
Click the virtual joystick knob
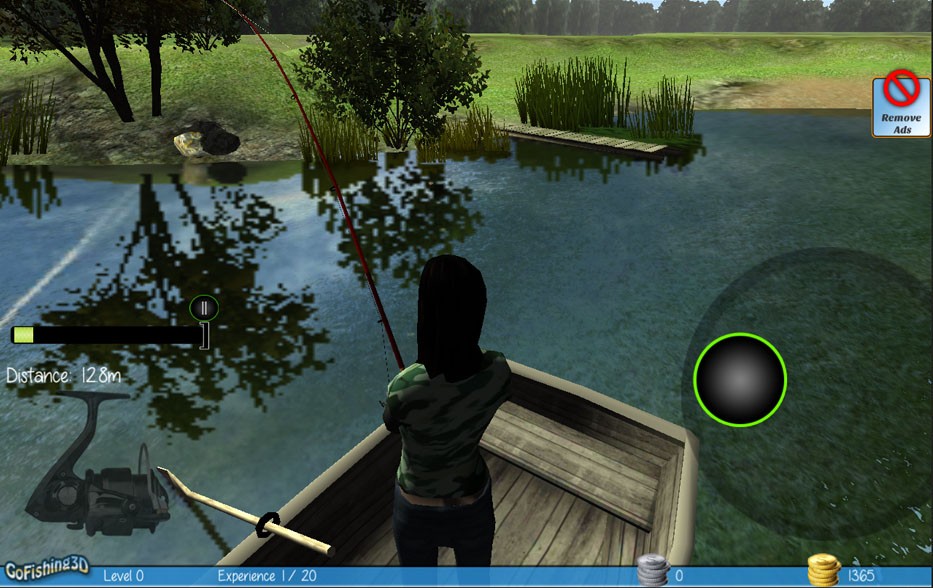pos(740,380)
